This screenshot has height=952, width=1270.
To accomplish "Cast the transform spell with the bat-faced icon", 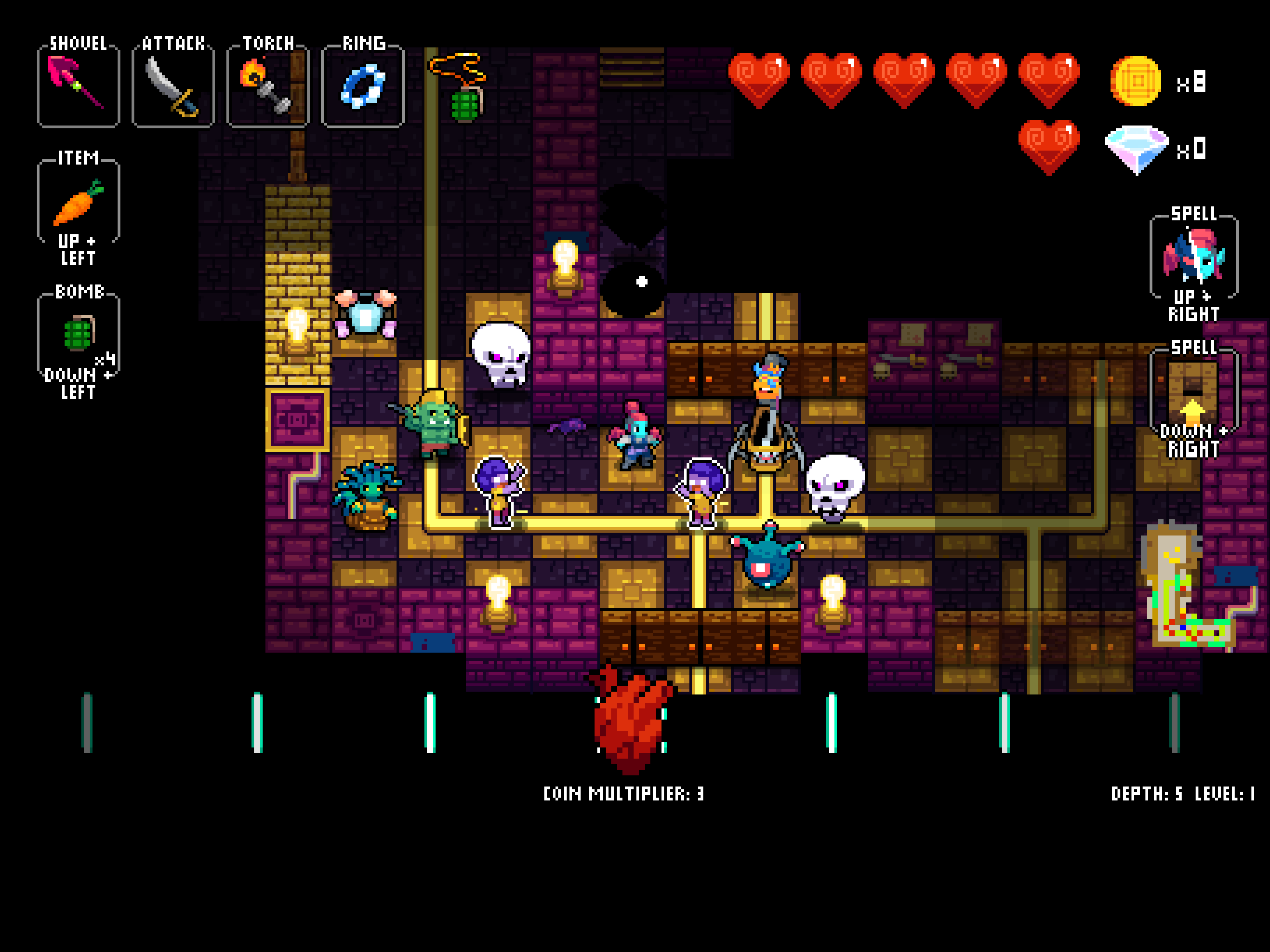I will pos(1194,256).
